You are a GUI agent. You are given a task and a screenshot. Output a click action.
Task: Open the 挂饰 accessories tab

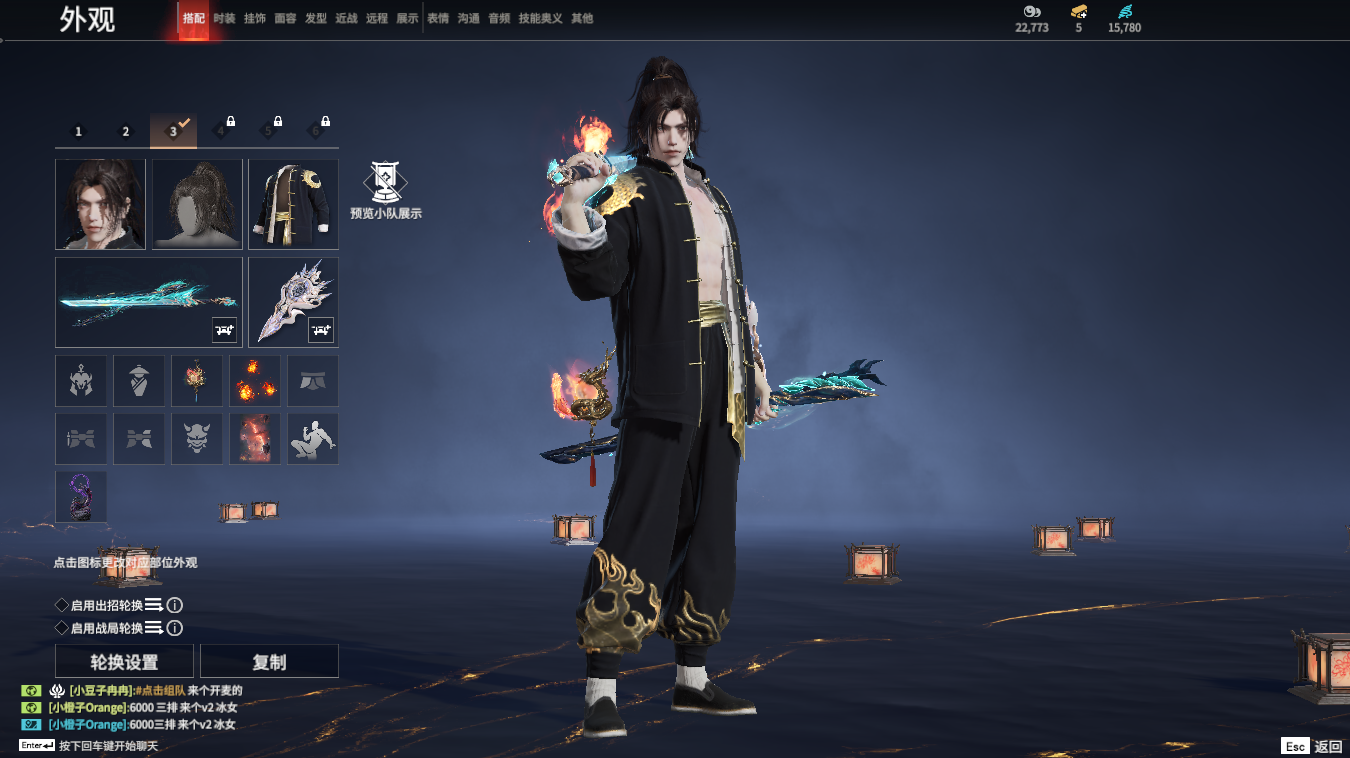(x=255, y=18)
